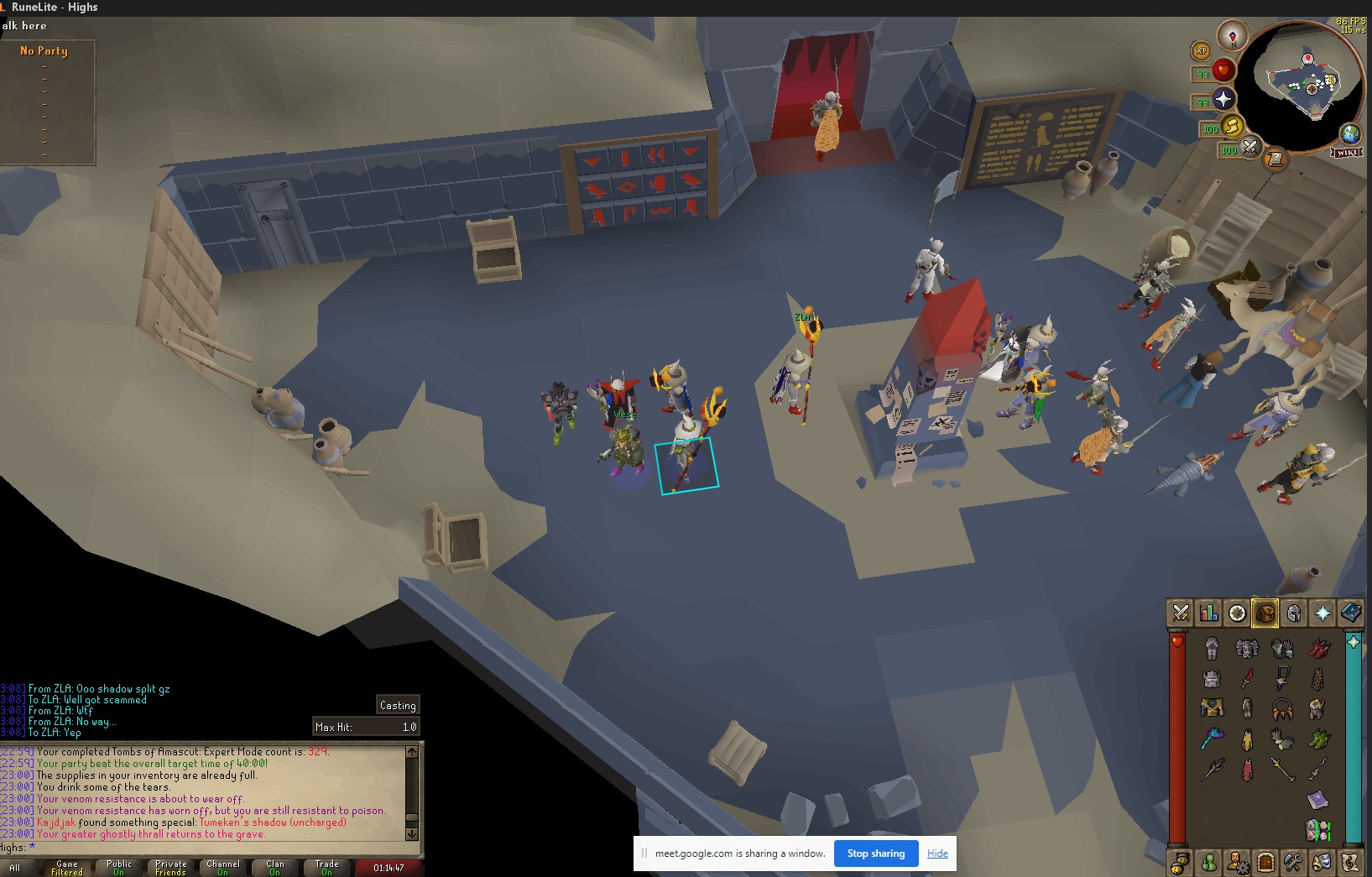Click the compass to face north
This screenshot has width=1372, height=877.
pos(1233,36)
